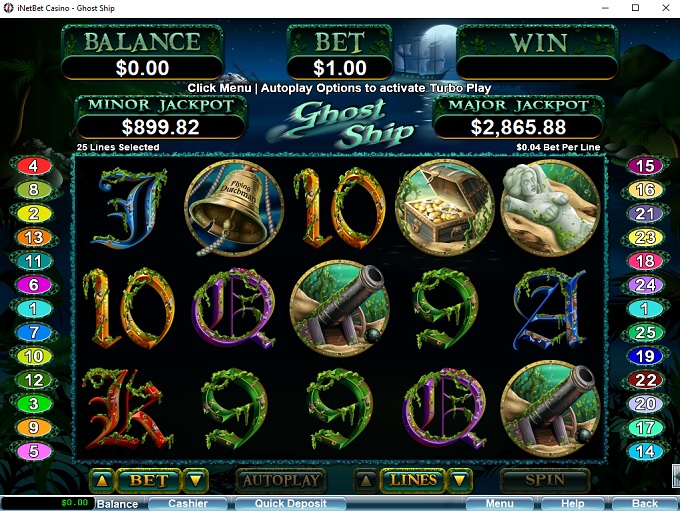
Task: Increase the bet with the up arrow beside BET
Action: point(101,481)
